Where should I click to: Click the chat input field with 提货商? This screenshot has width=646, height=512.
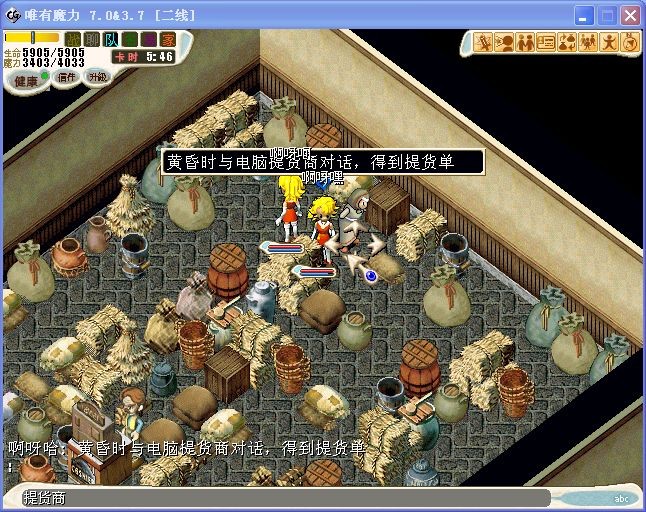coord(280,497)
